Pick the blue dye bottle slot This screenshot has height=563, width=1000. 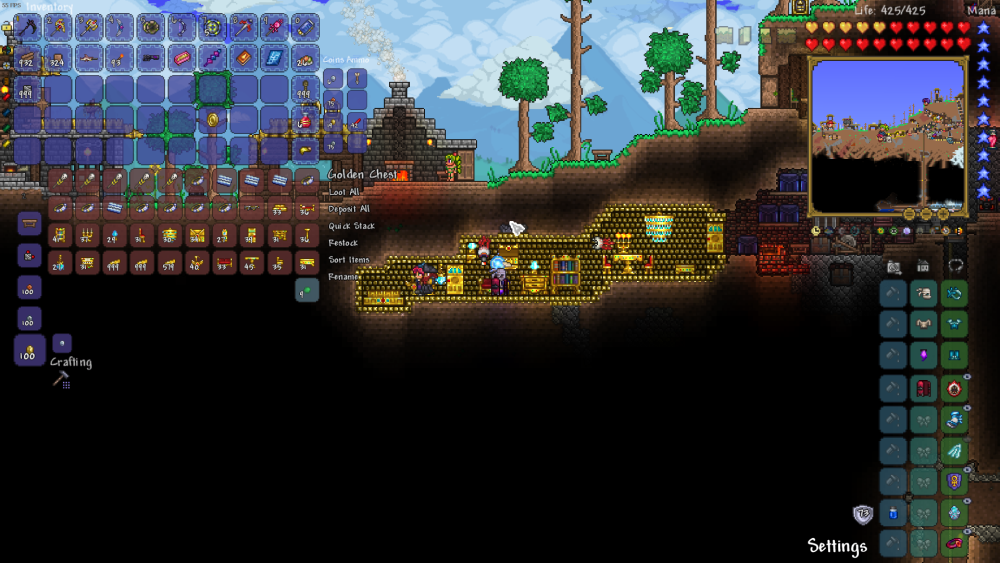pyautogui.click(x=894, y=513)
